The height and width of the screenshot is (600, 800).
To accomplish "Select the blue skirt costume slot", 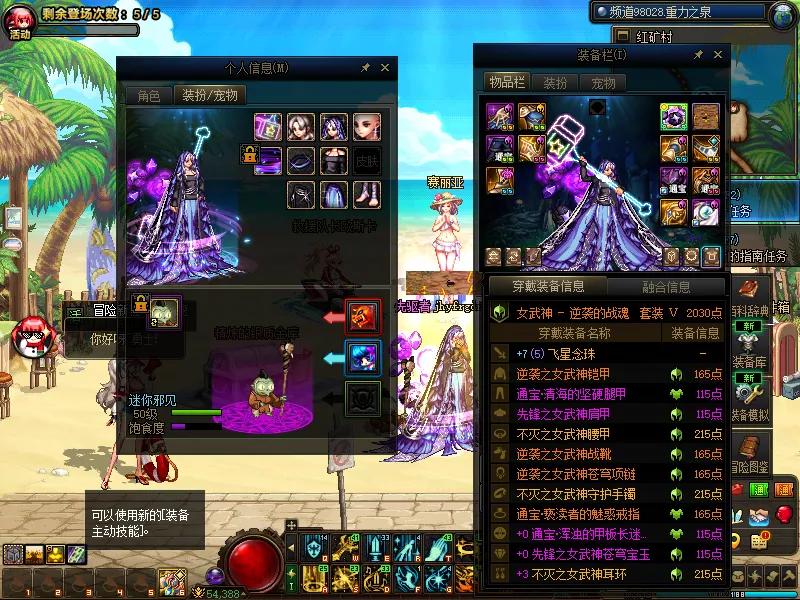I will pos(334,193).
